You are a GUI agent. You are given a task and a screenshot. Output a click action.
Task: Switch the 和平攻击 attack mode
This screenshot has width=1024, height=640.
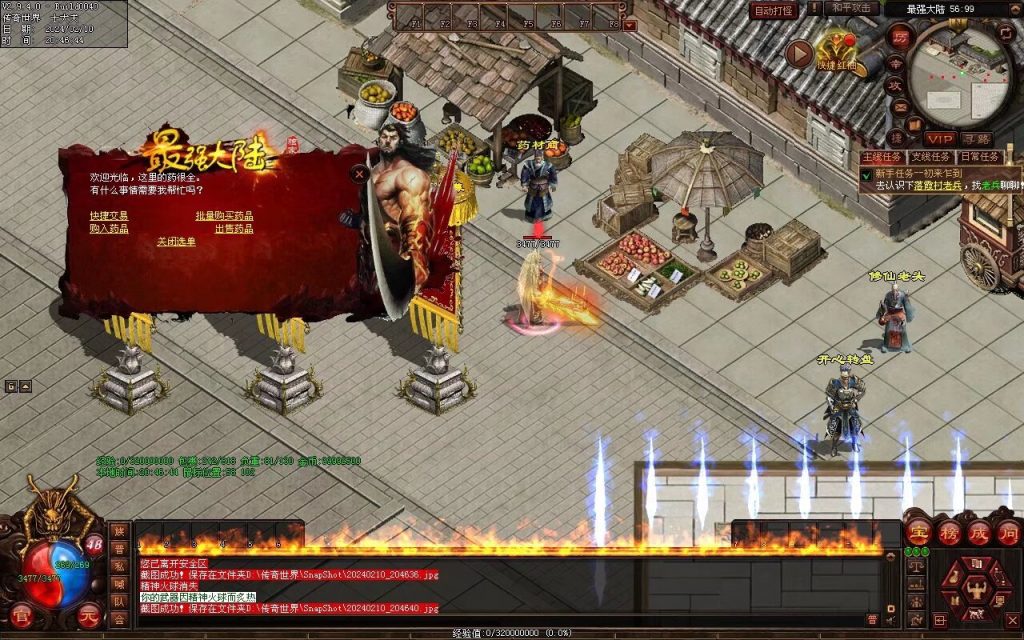coord(853,9)
